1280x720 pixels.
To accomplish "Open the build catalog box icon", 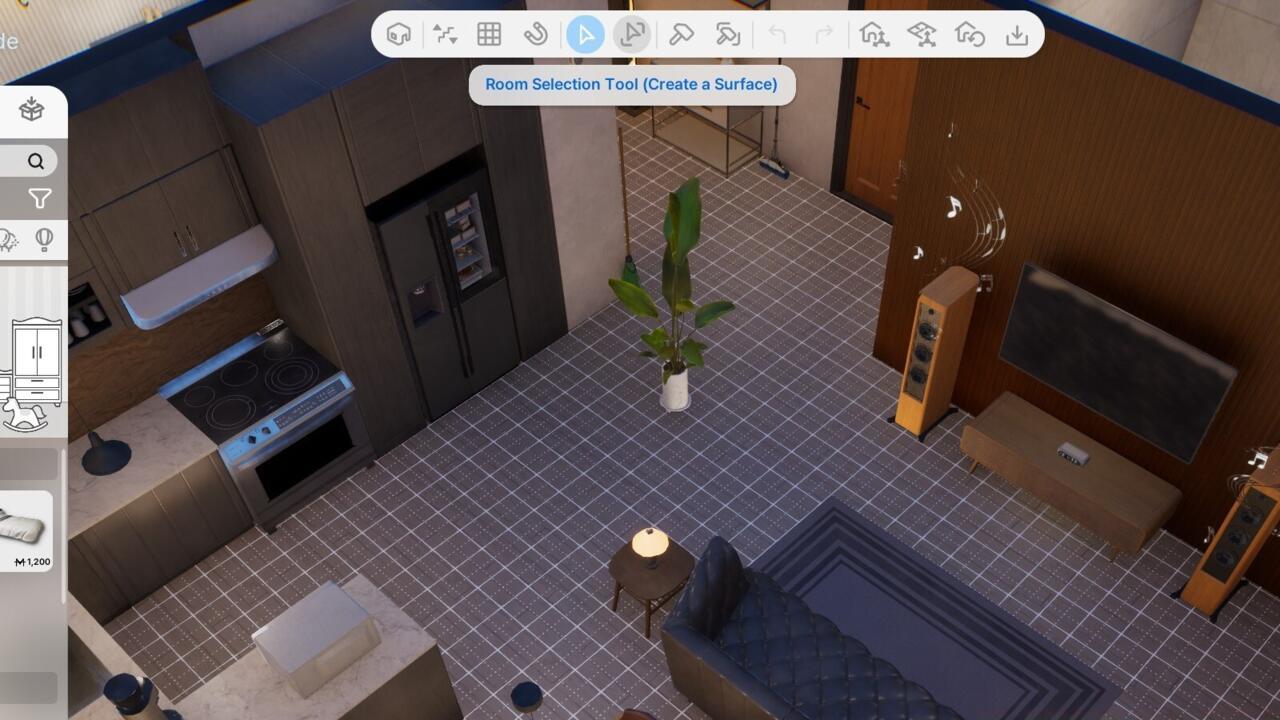I will [33, 110].
